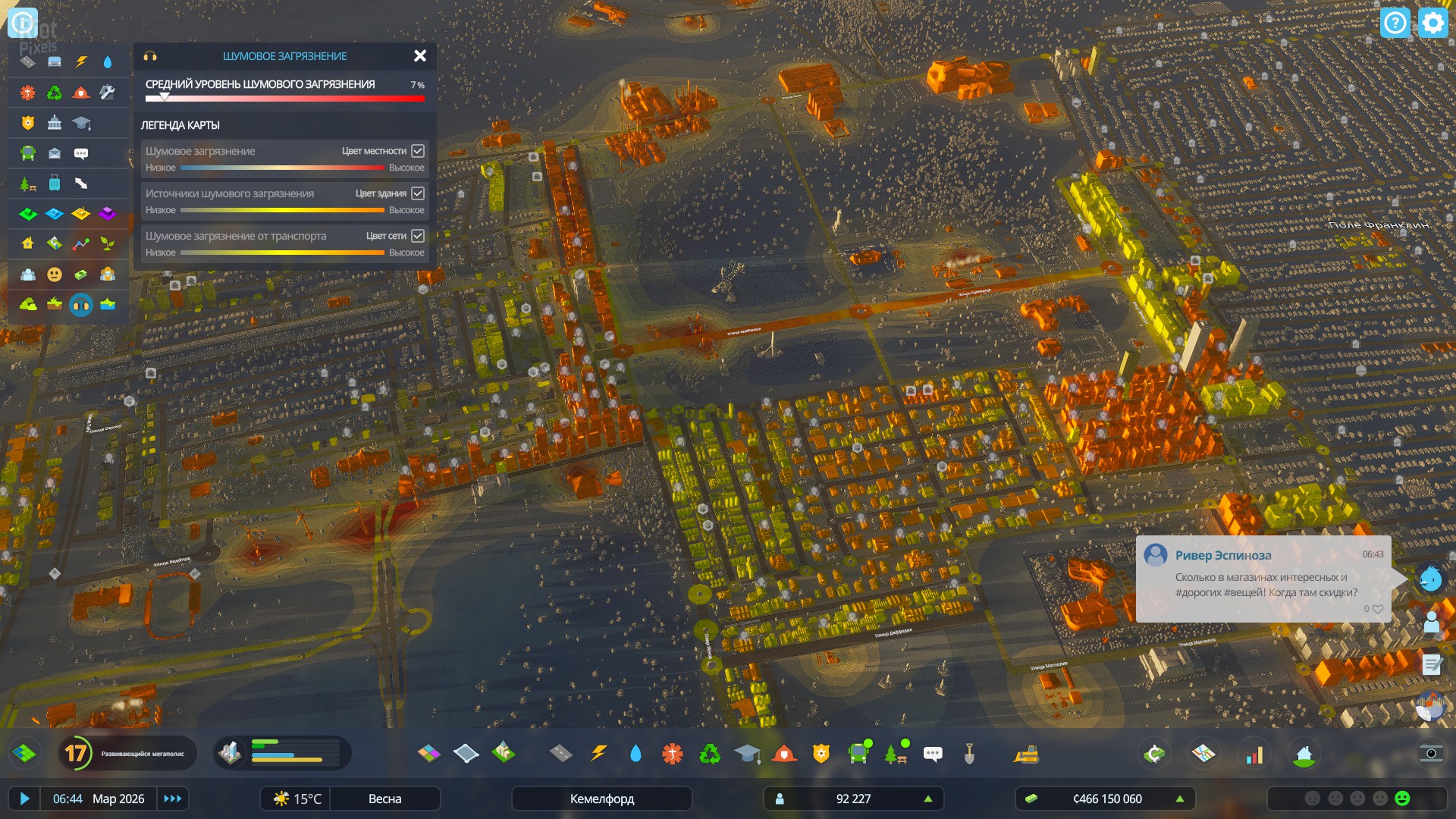1456x819 pixels.
Task: Open the landscaping shovel tool
Action: click(x=969, y=753)
